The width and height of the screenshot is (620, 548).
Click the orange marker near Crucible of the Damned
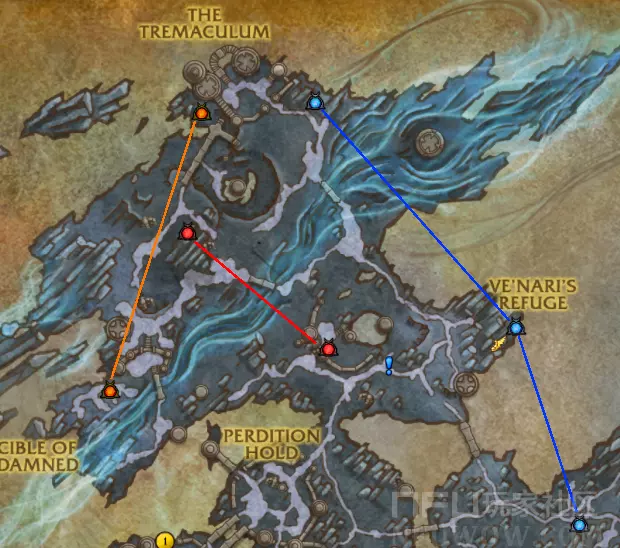(110, 391)
